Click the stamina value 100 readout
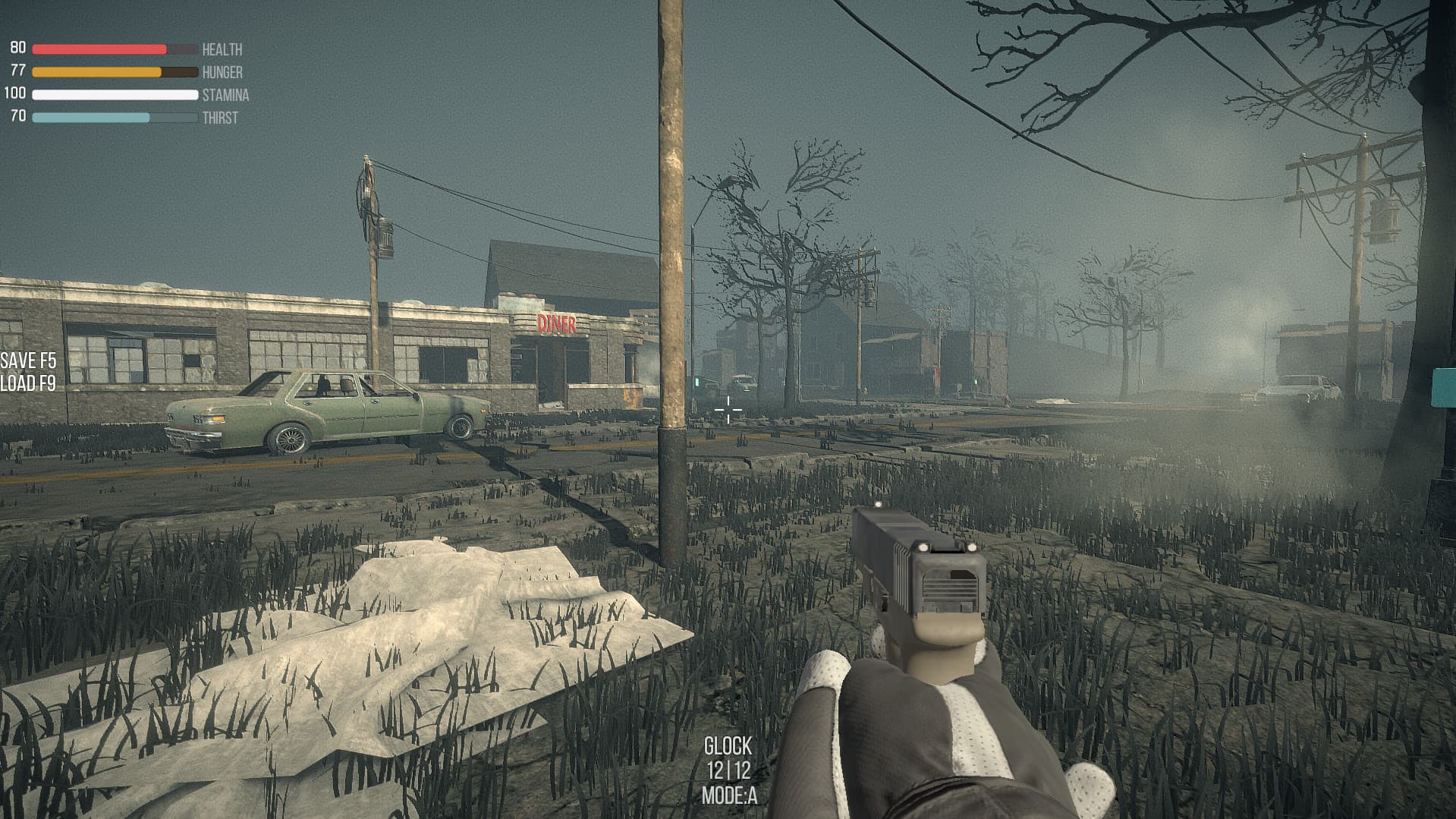The image size is (1456, 819). [x=14, y=94]
